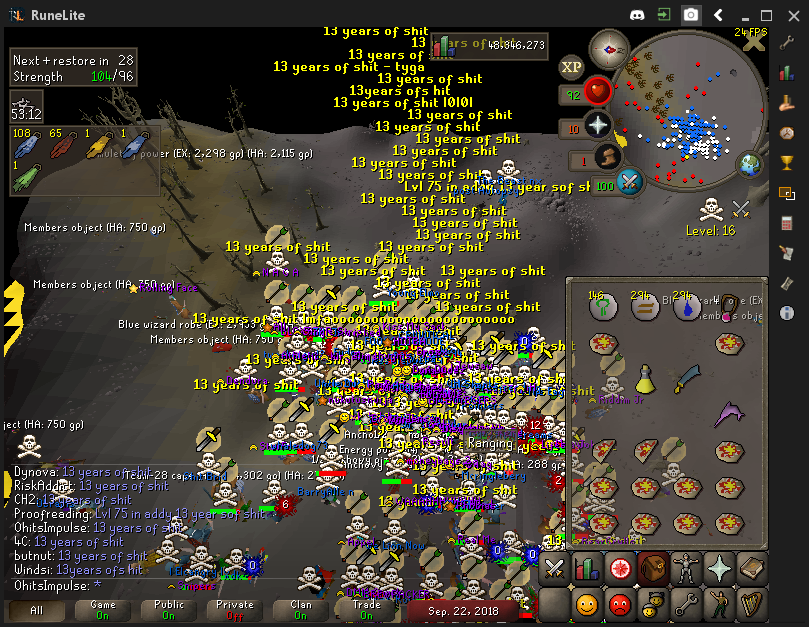Select the Private chat tab
The width and height of the screenshot is (809, 627).
click(x=235, y=609)
